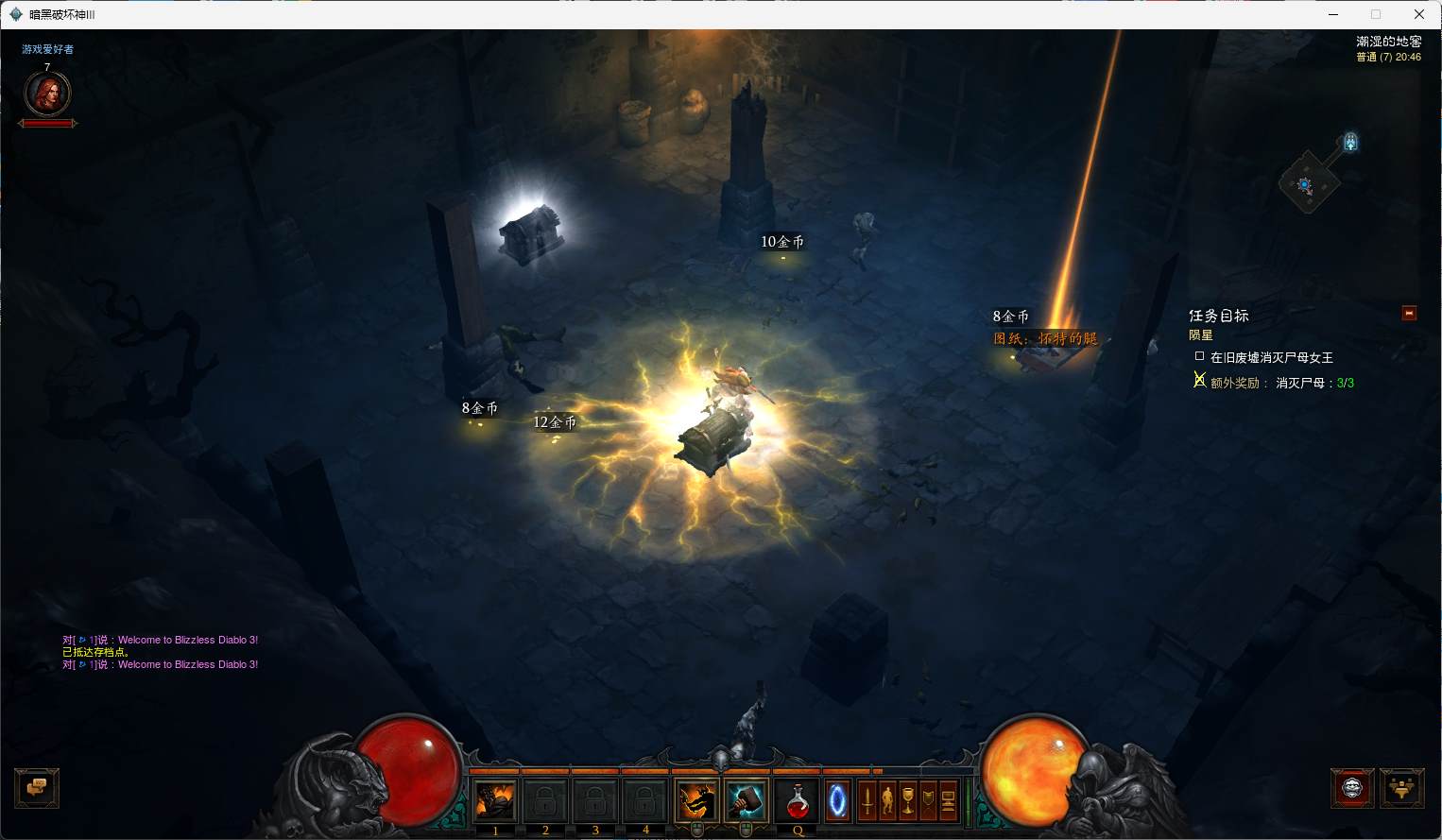Open the chat bubbles button
The image size is (1442, 840).
click(37, 787)
